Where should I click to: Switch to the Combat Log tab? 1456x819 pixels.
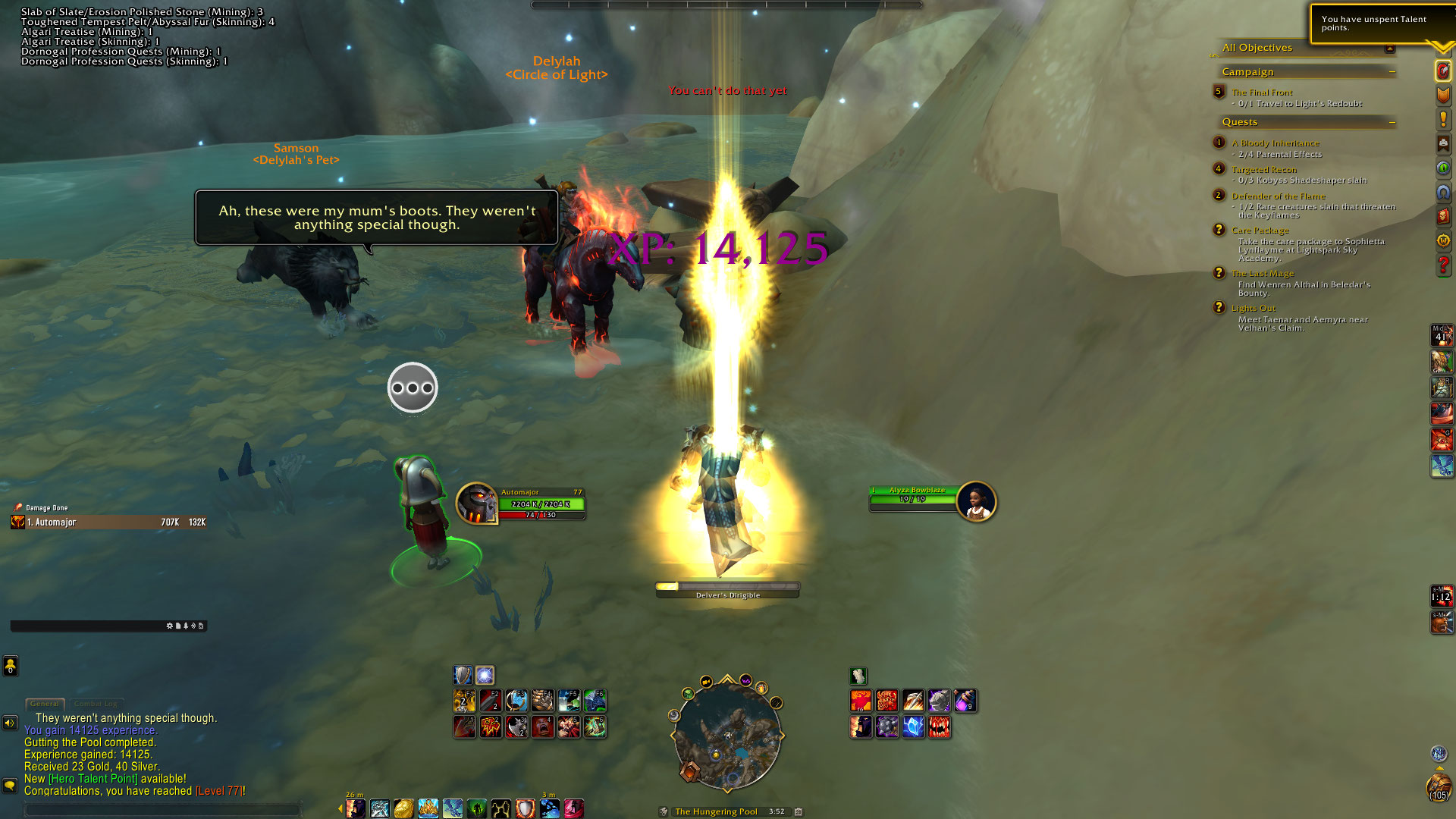tap(95, 704)
